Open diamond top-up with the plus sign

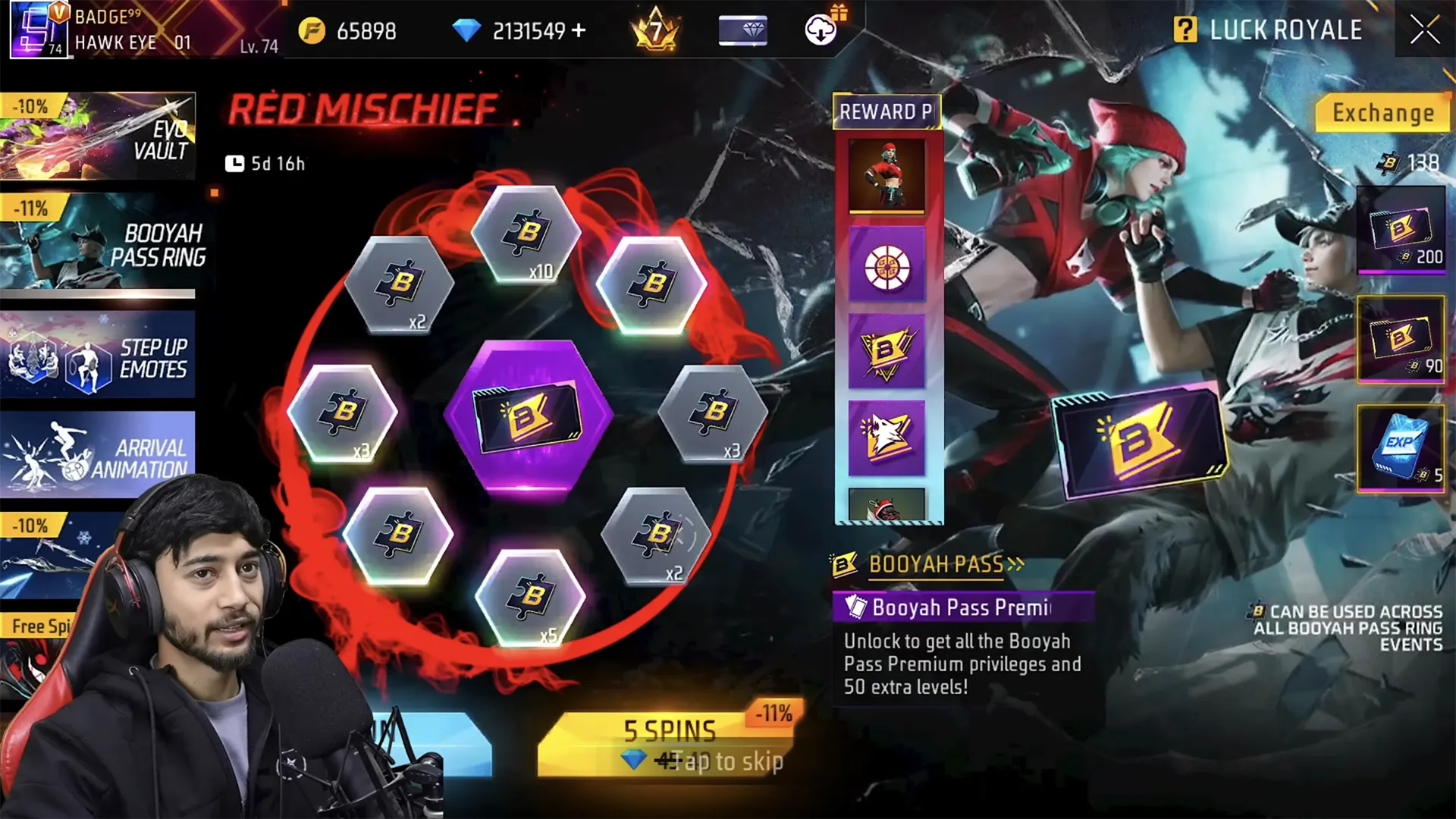[x=581, y=32]
